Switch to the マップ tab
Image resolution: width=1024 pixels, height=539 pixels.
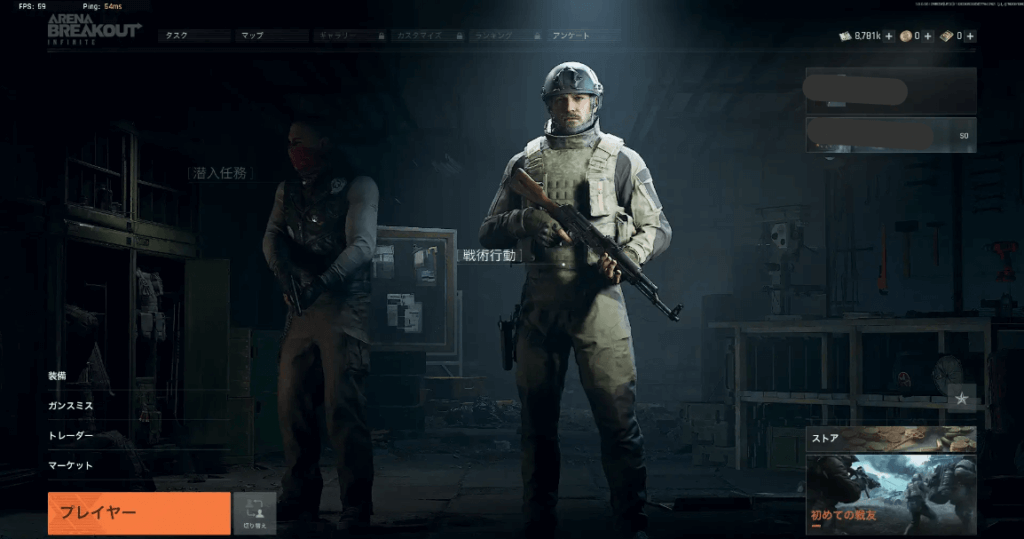[272, 36]
